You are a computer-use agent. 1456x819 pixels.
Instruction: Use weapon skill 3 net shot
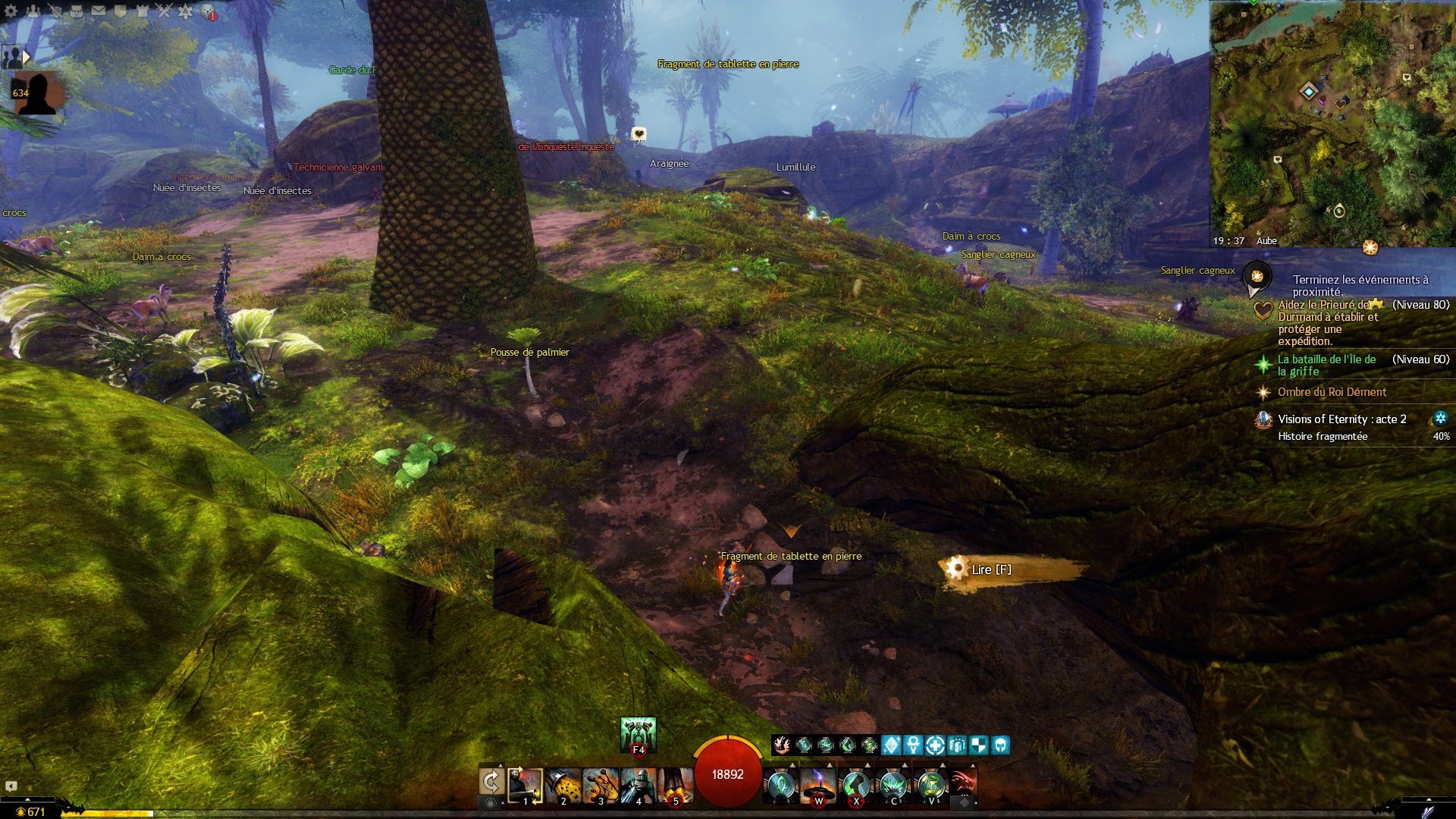pyautogui.click(x=601, y=786)
